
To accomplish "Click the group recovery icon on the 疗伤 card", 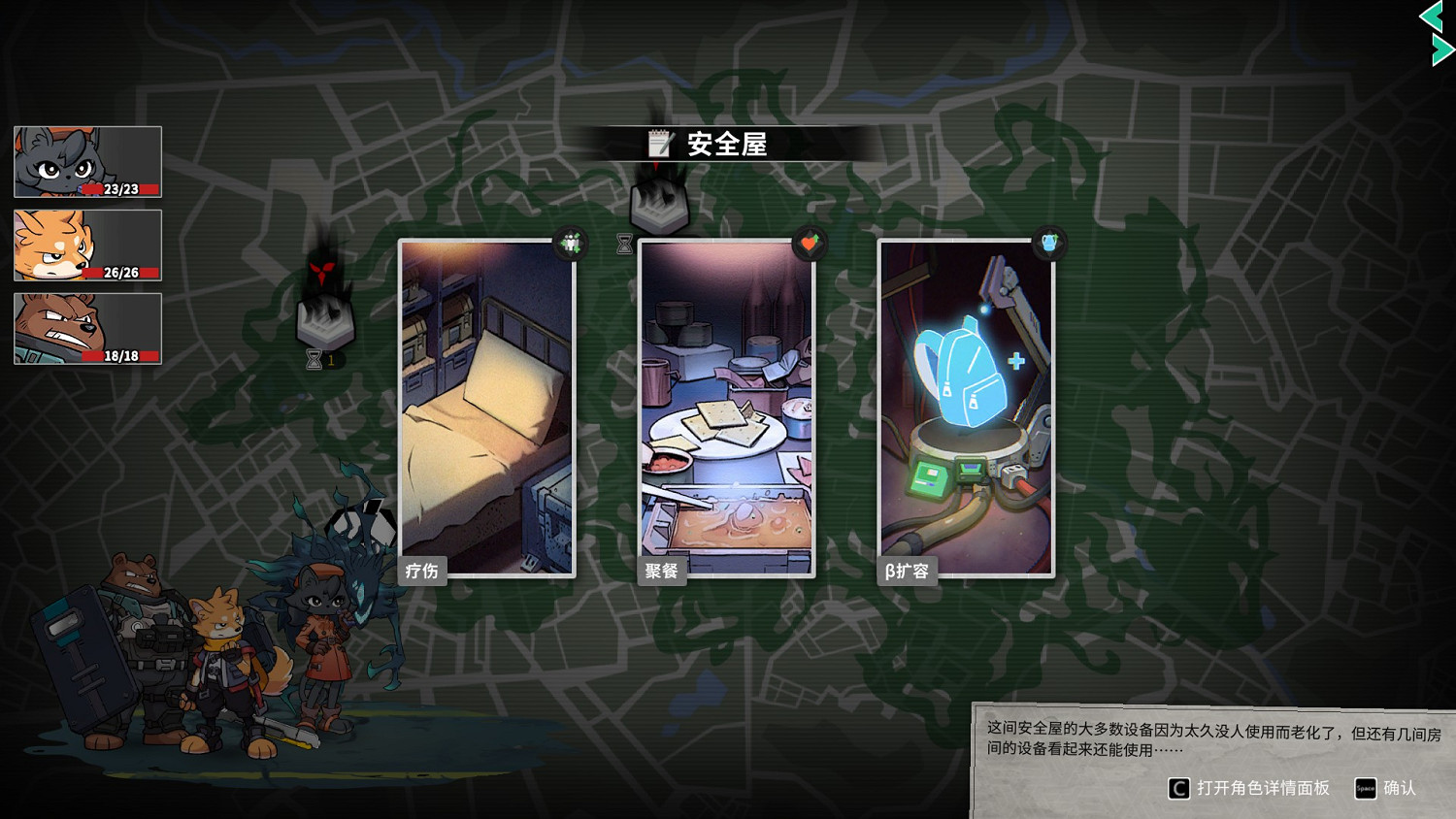I will pos(571,244).
